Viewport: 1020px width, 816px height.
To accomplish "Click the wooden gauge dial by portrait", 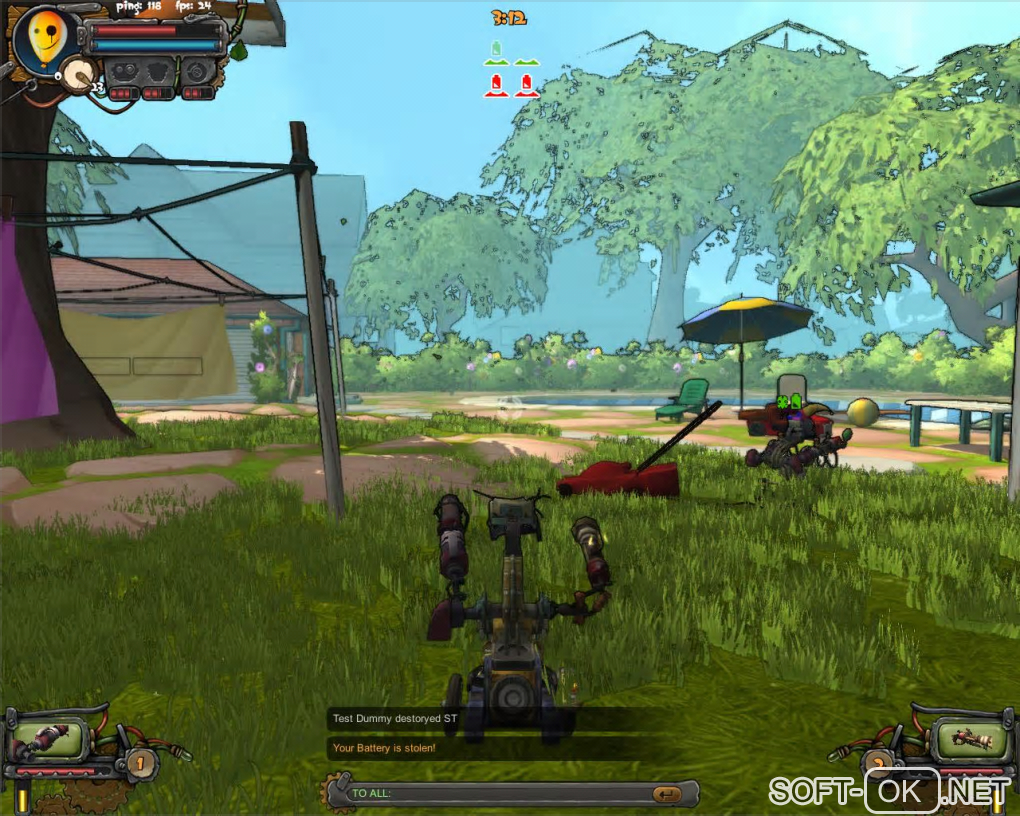I will [x=78, y=72].
